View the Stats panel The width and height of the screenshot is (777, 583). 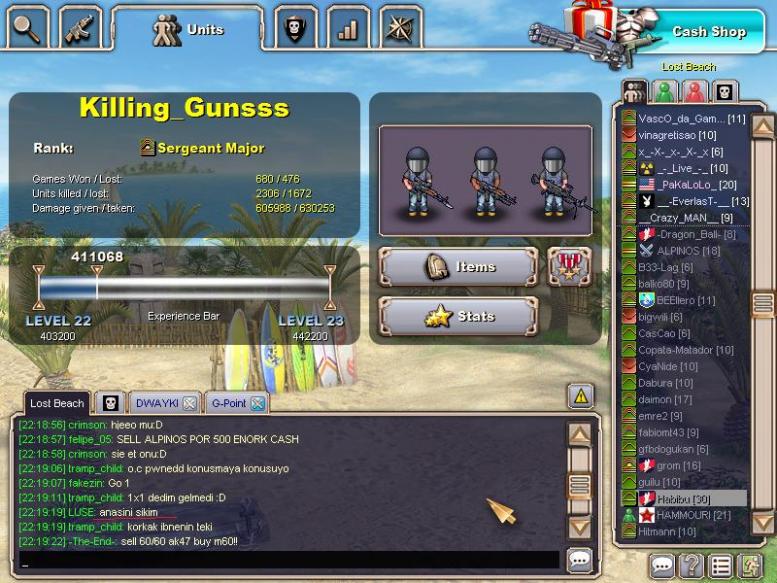click(x=458, y=316)
